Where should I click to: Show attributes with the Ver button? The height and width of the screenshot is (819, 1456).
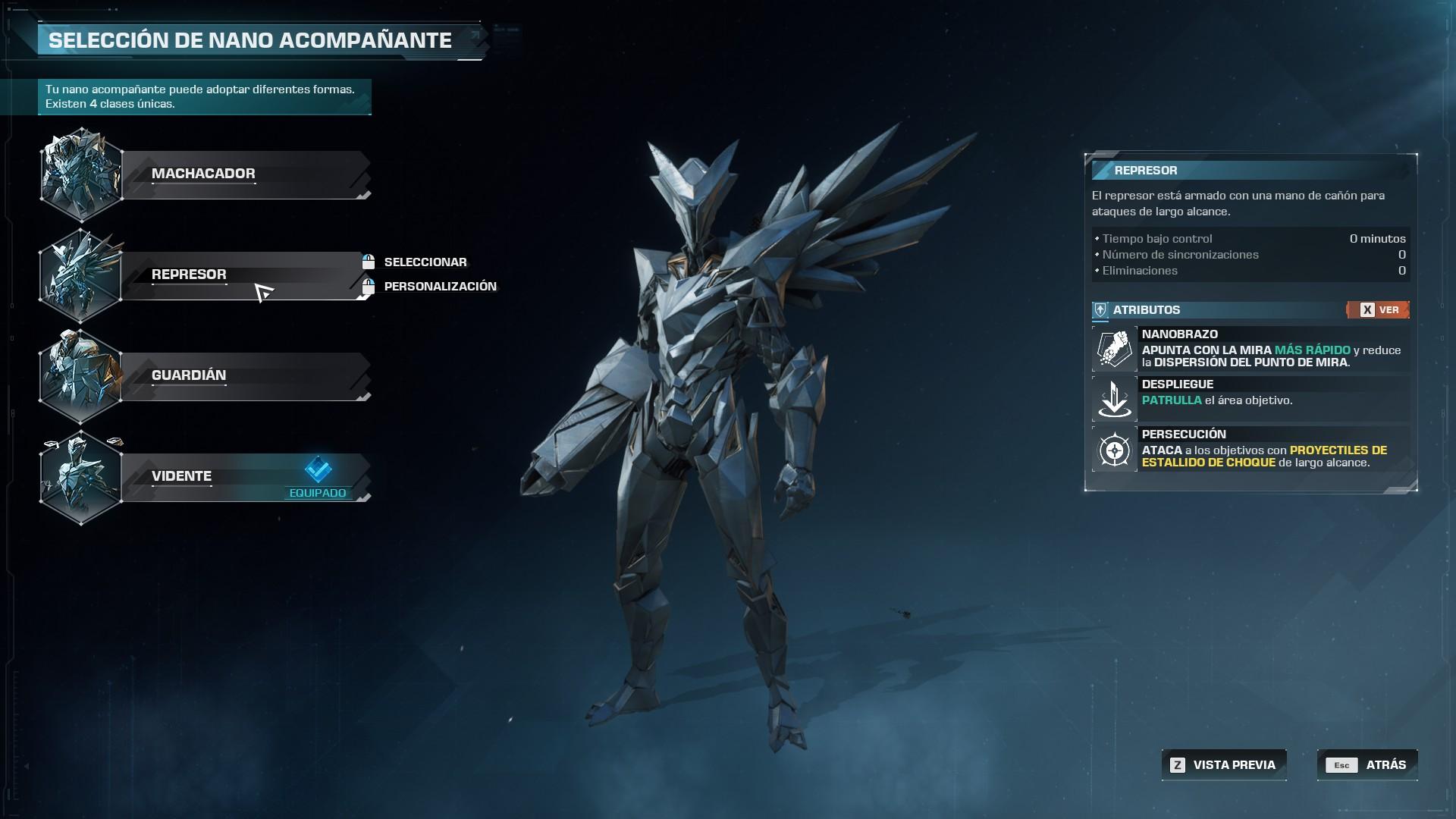coord(1378,310)
